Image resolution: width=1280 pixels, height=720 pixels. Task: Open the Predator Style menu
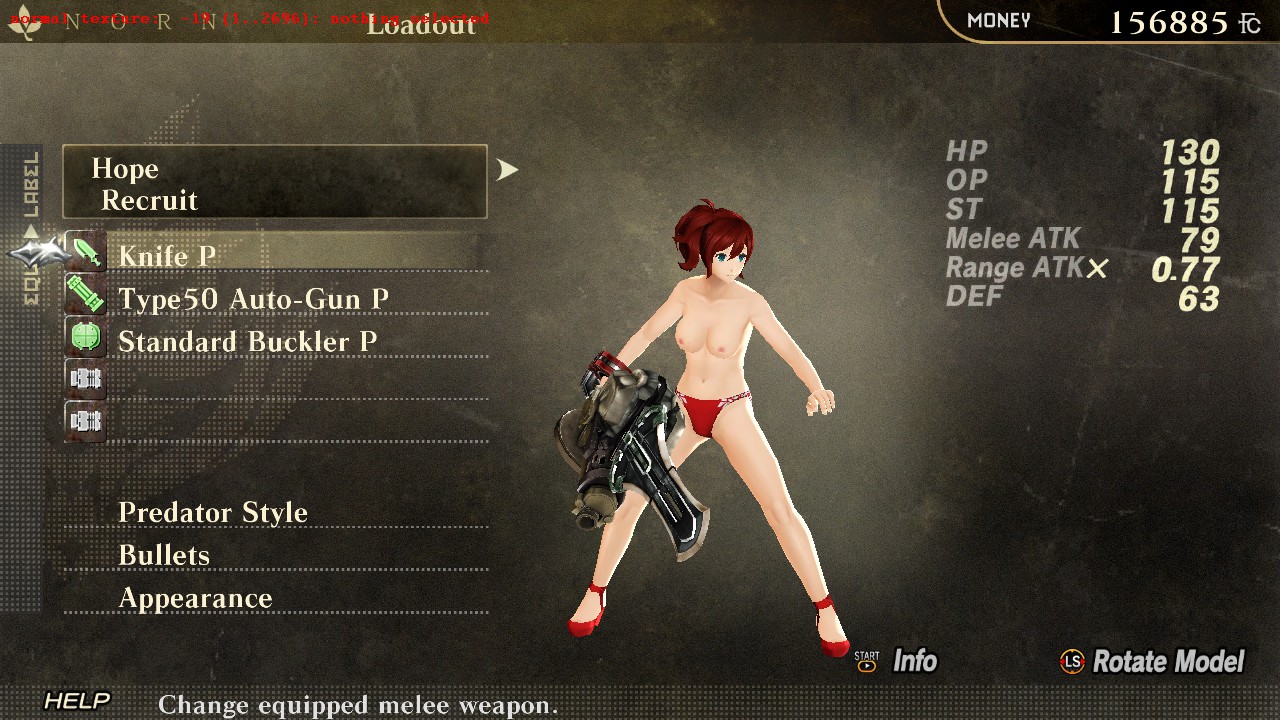coord(213,512)
